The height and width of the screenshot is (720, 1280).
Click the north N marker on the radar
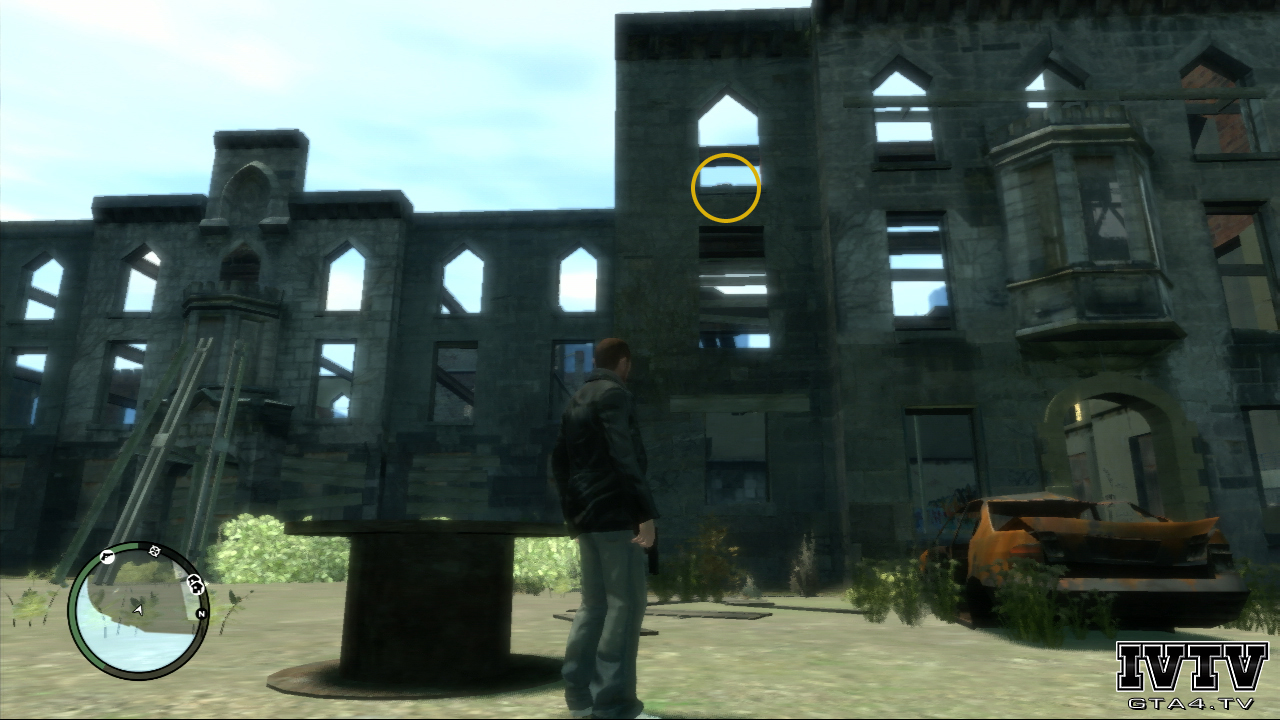click(x=201, y=613)
